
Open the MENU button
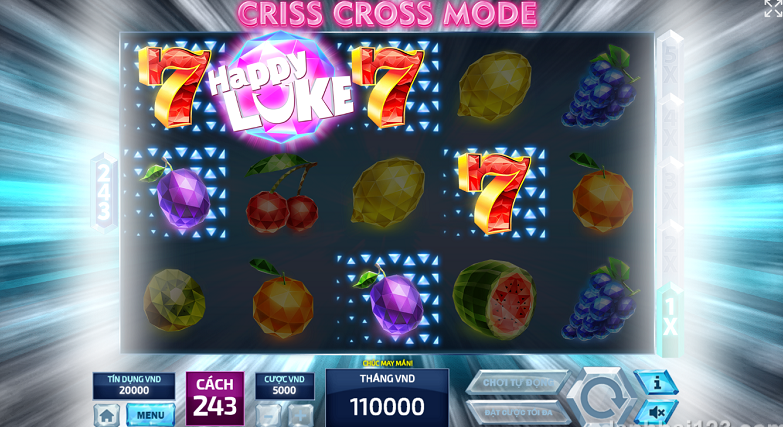tap(150, 415)
